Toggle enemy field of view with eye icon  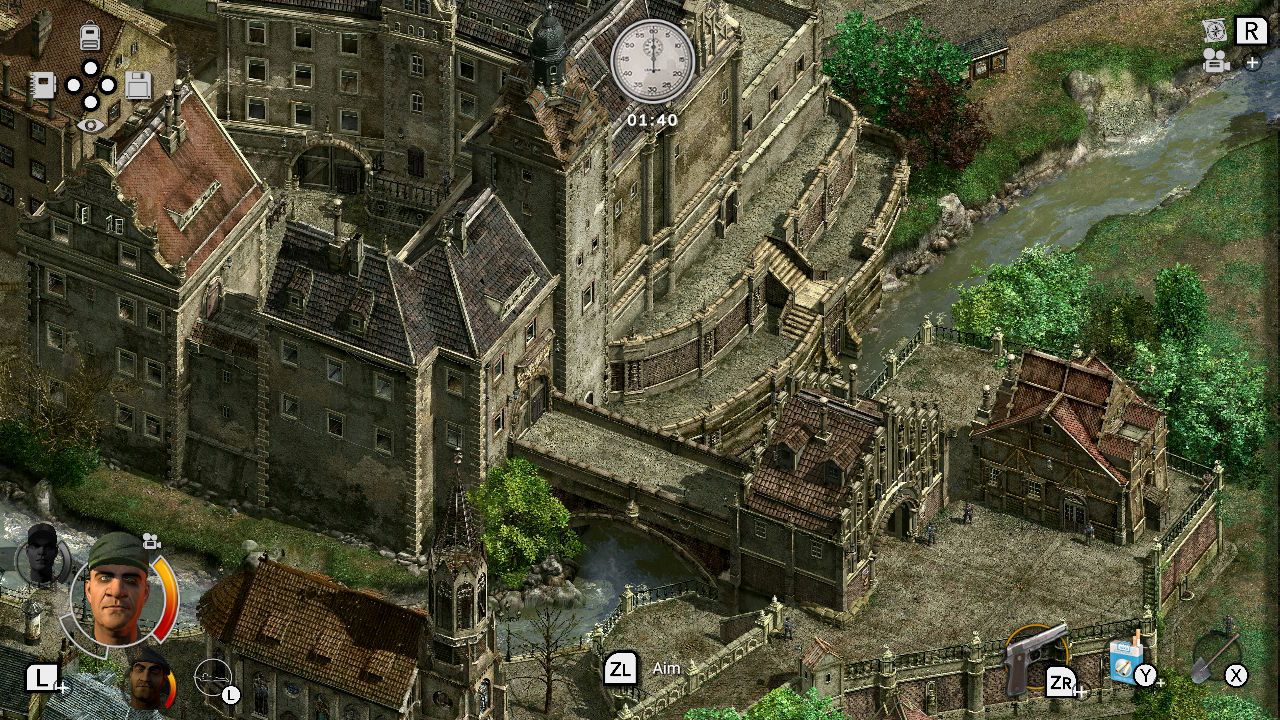[x=89, y=124]
